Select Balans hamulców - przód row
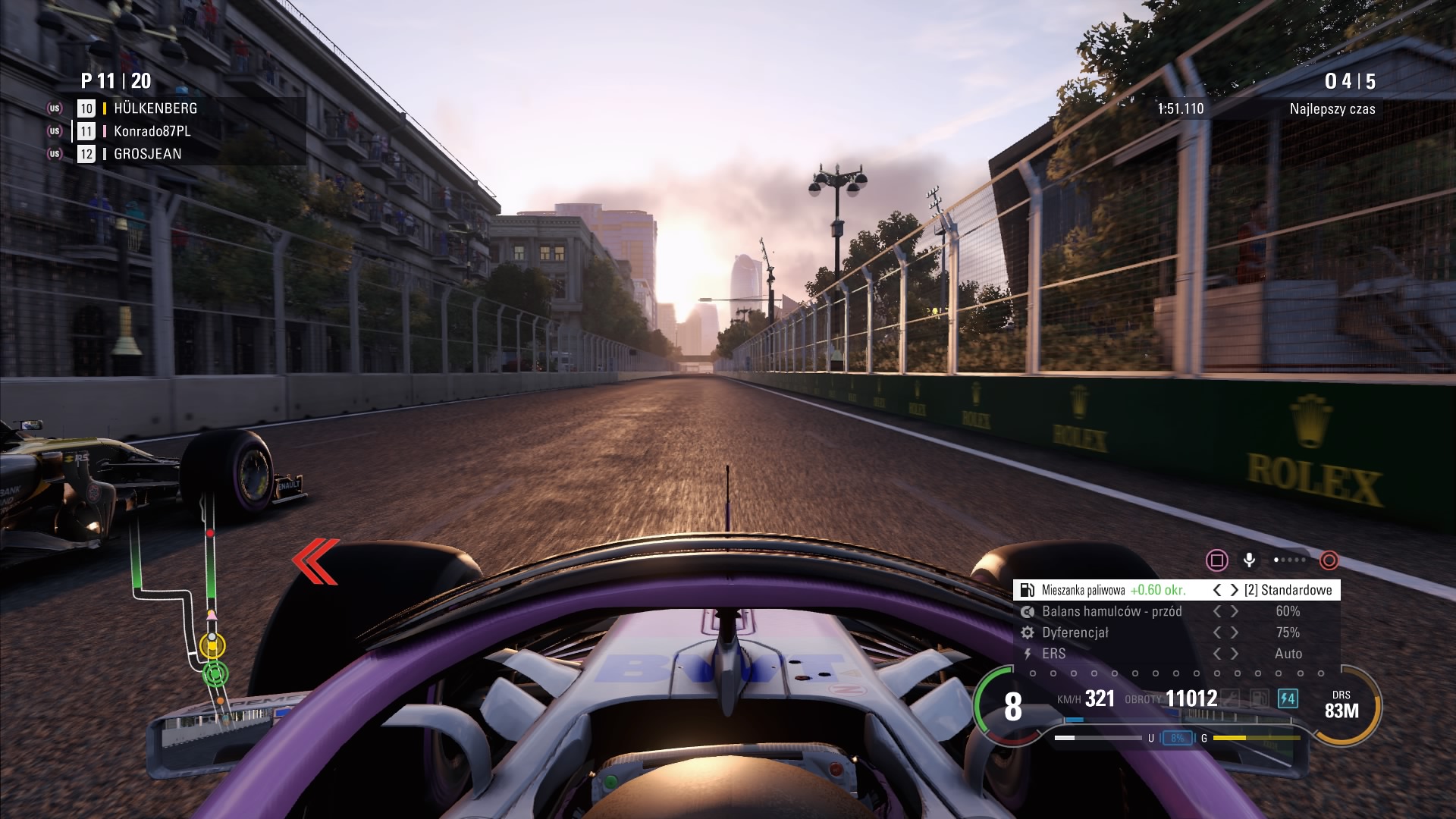 coord(1112,611)
